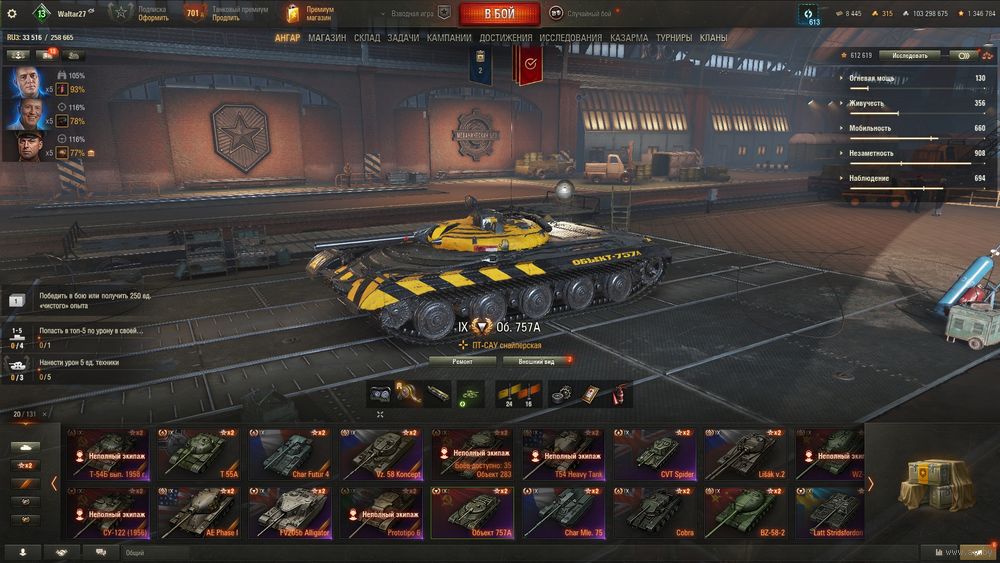Switch to the МАГАЗИН tab
Viewport: 1000px width, 563px height.
pyautogui.click(x=327, y=38)
